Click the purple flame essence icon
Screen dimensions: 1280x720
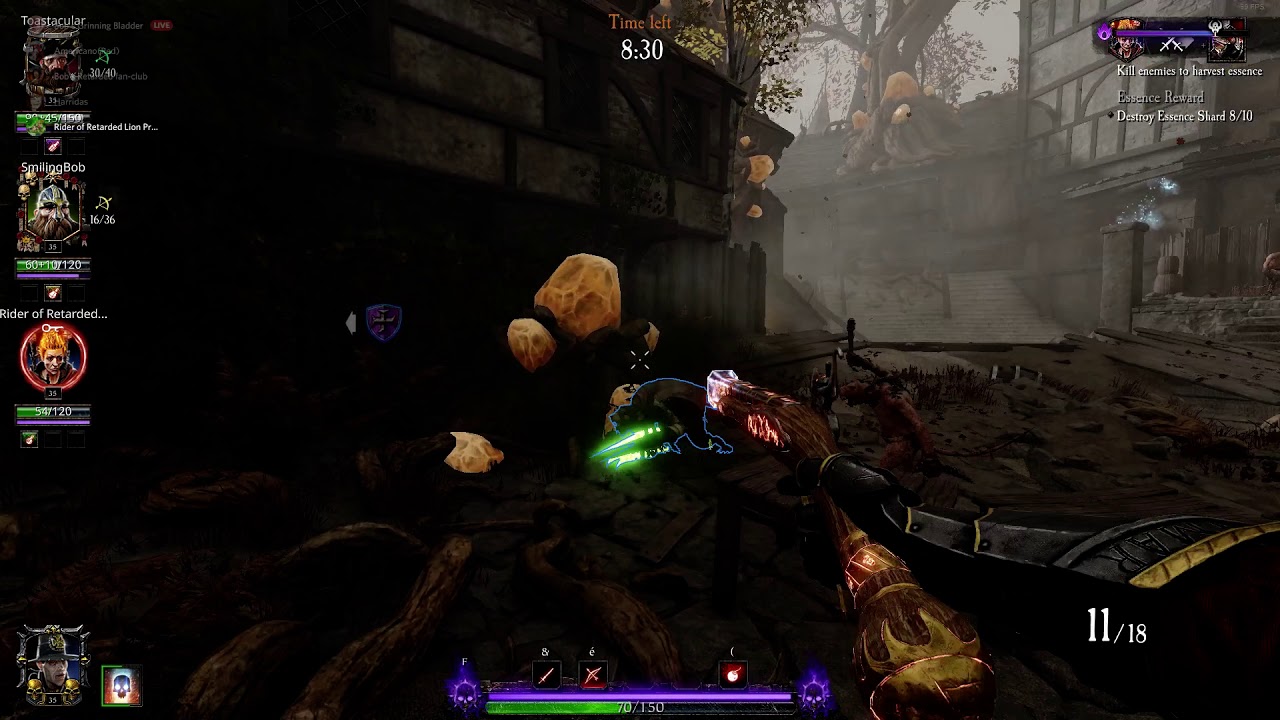click(1105, 33)
